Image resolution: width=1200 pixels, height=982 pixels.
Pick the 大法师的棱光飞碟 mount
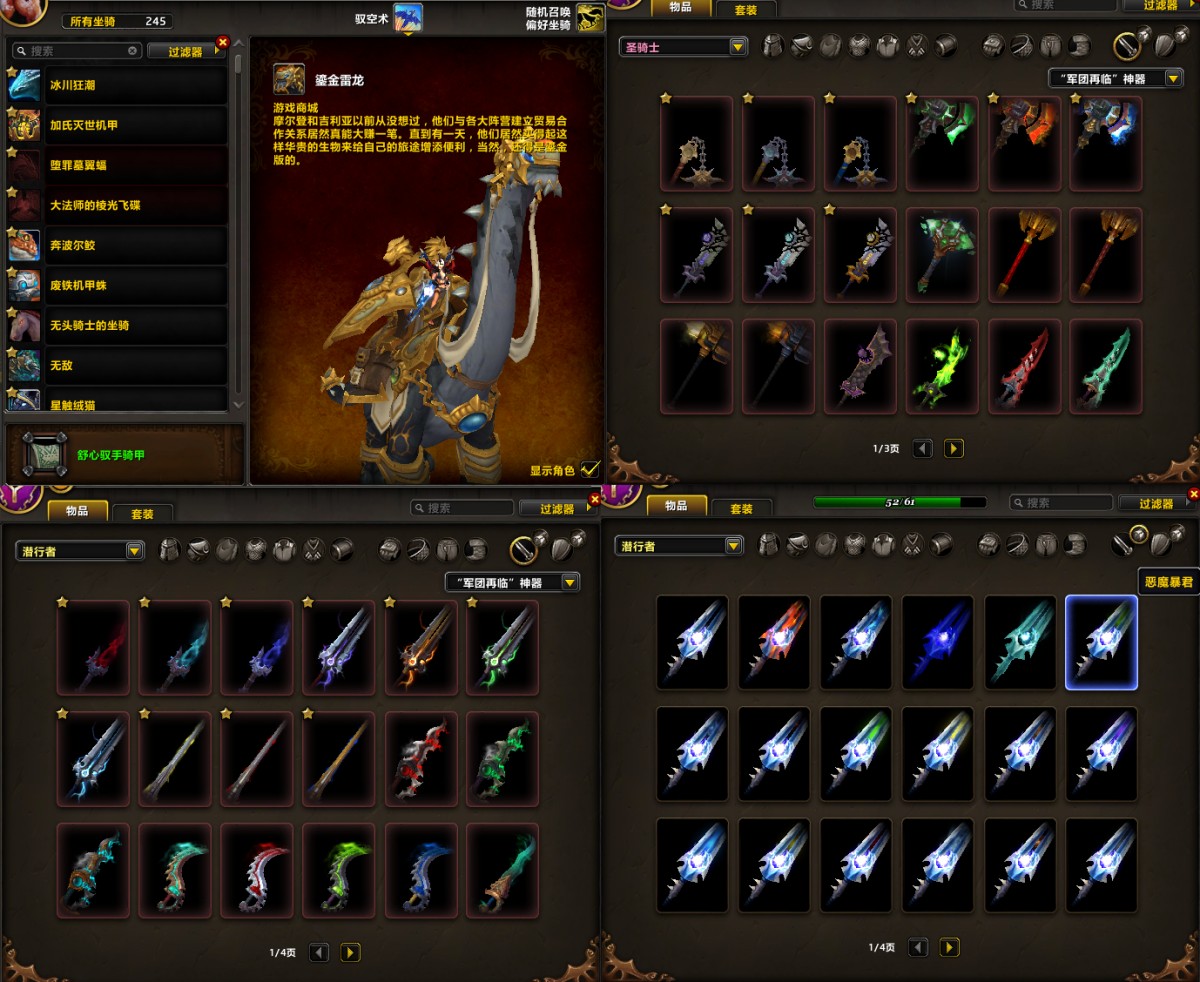[120, 206]
